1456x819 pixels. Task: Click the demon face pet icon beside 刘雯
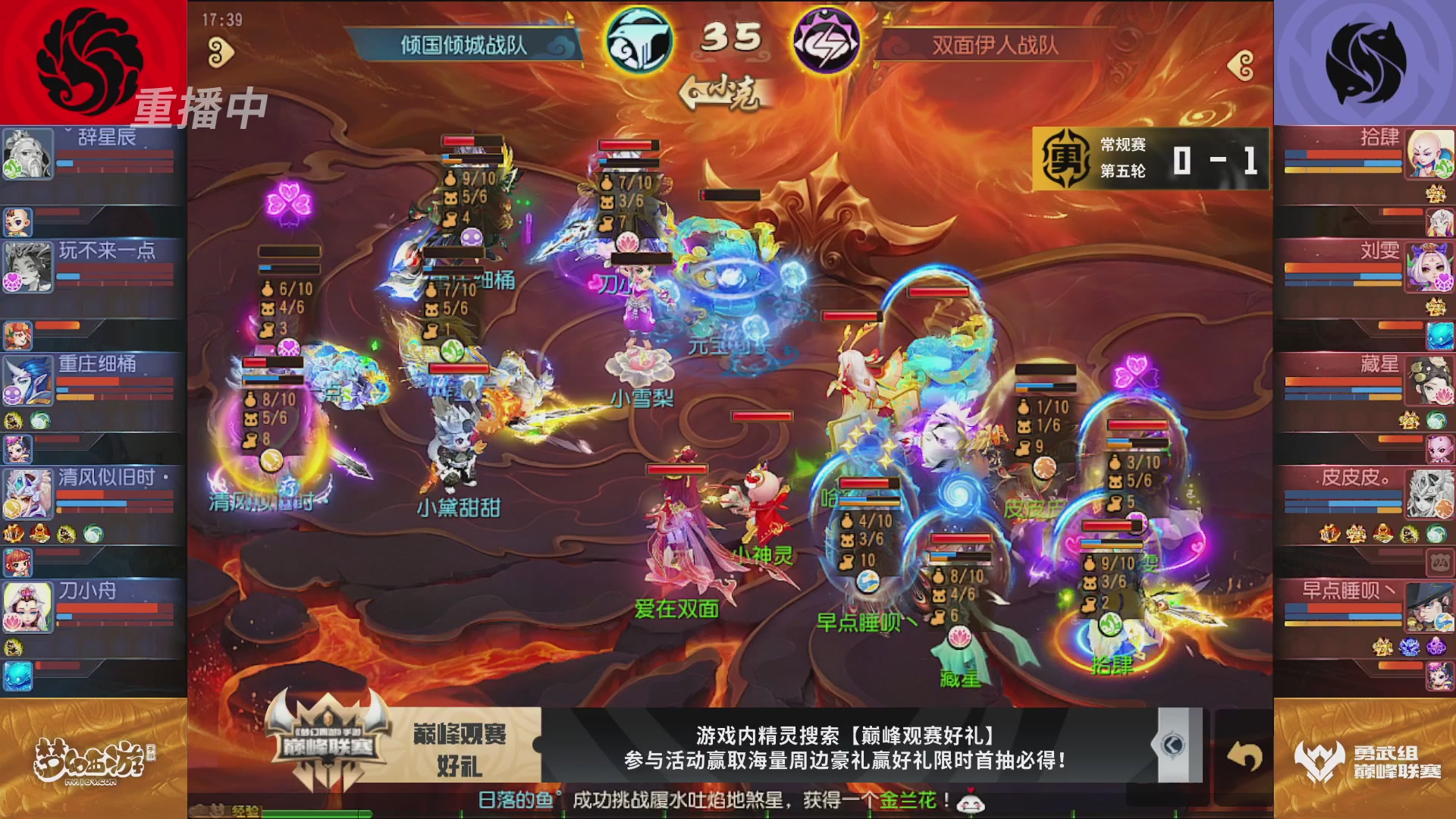point(1436,307)
